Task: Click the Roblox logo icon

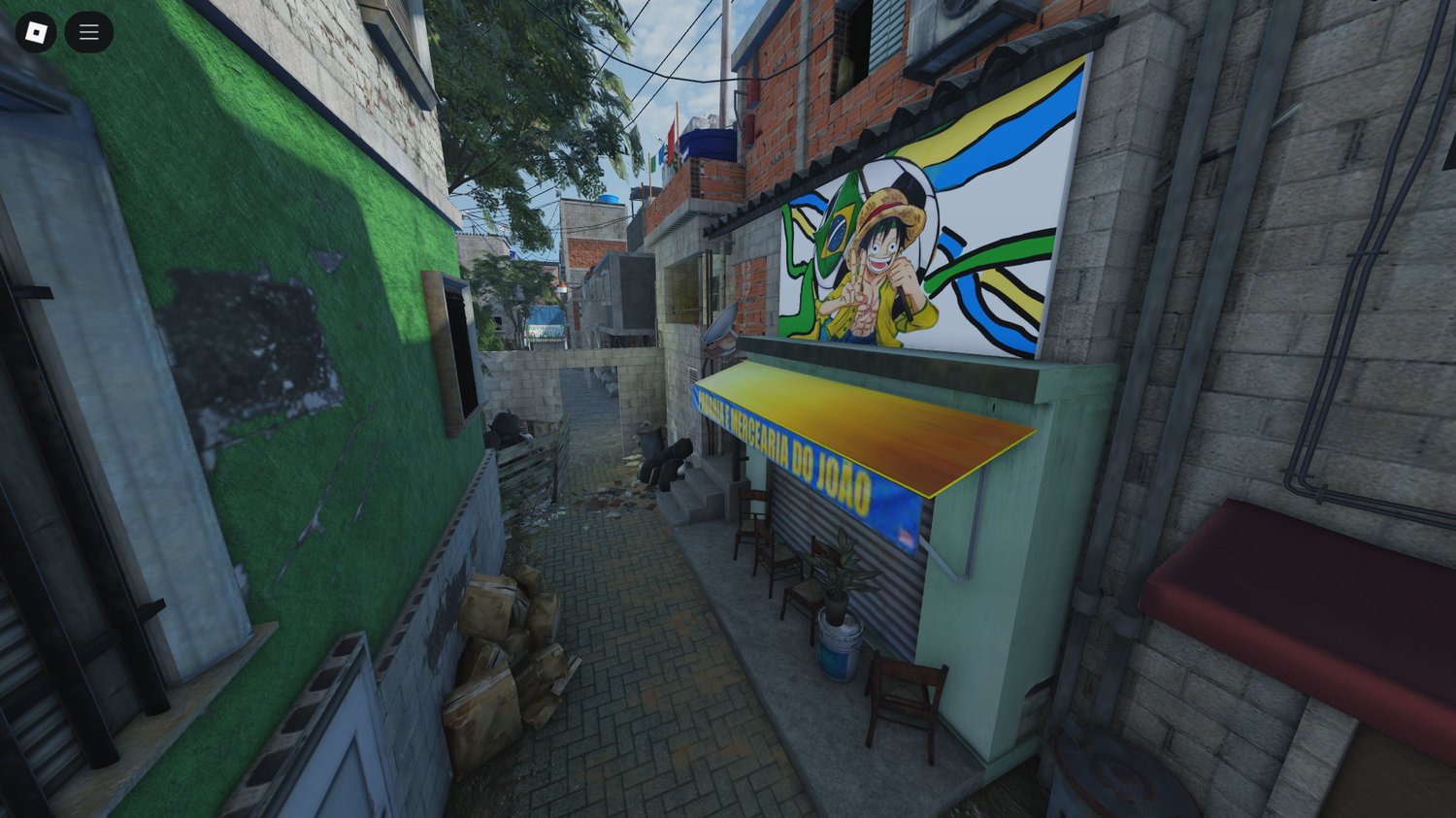Action: (35, 32)
